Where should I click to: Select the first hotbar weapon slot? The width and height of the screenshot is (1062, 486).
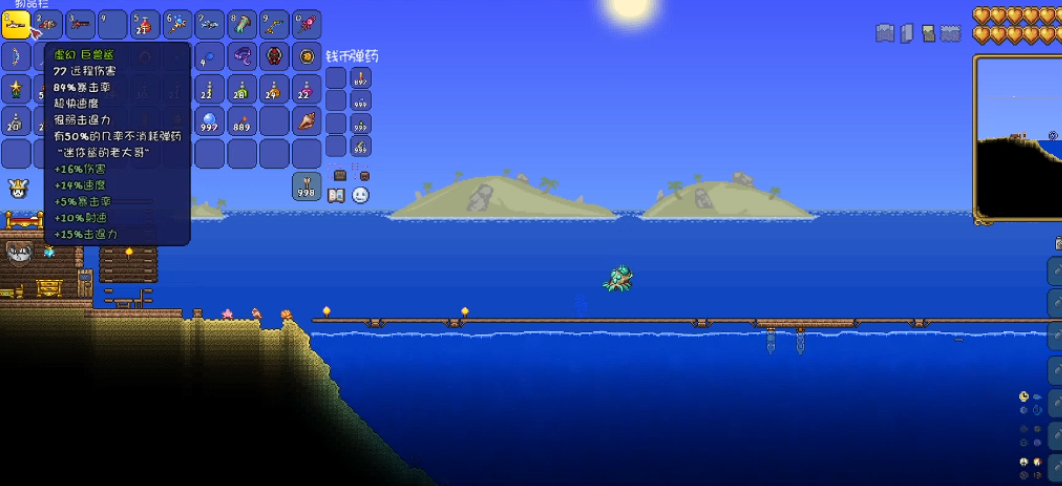[x=15, y=24]
